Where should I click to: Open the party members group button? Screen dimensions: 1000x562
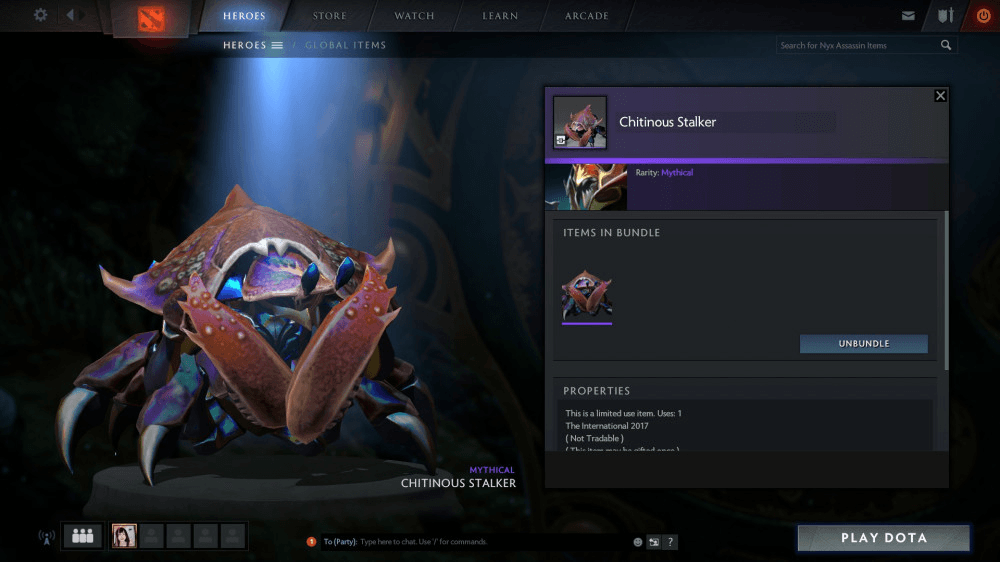pos(82,536)
